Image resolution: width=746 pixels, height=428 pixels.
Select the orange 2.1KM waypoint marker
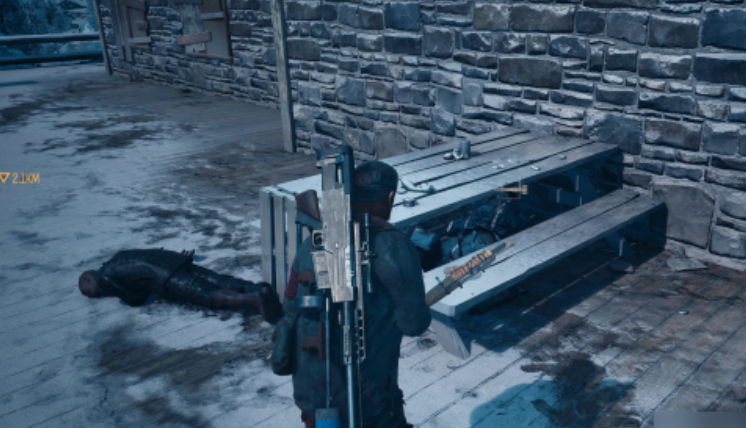pos(6,178)
